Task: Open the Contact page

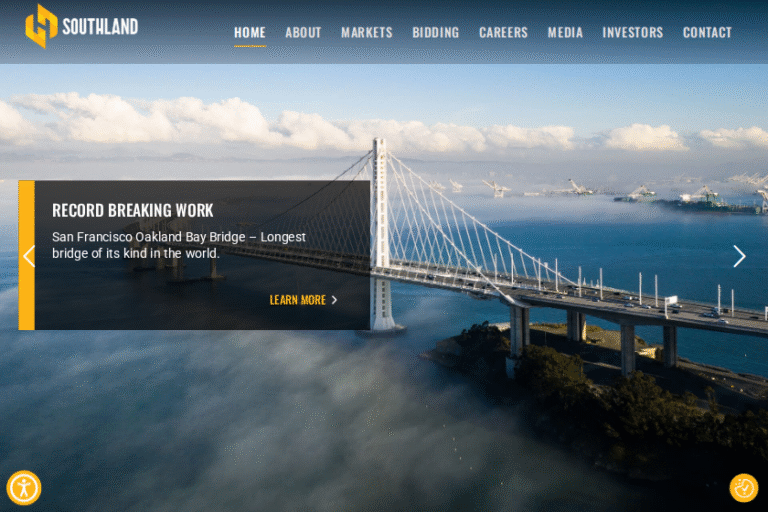Action: pyautogui.click(x=707, y=33)
